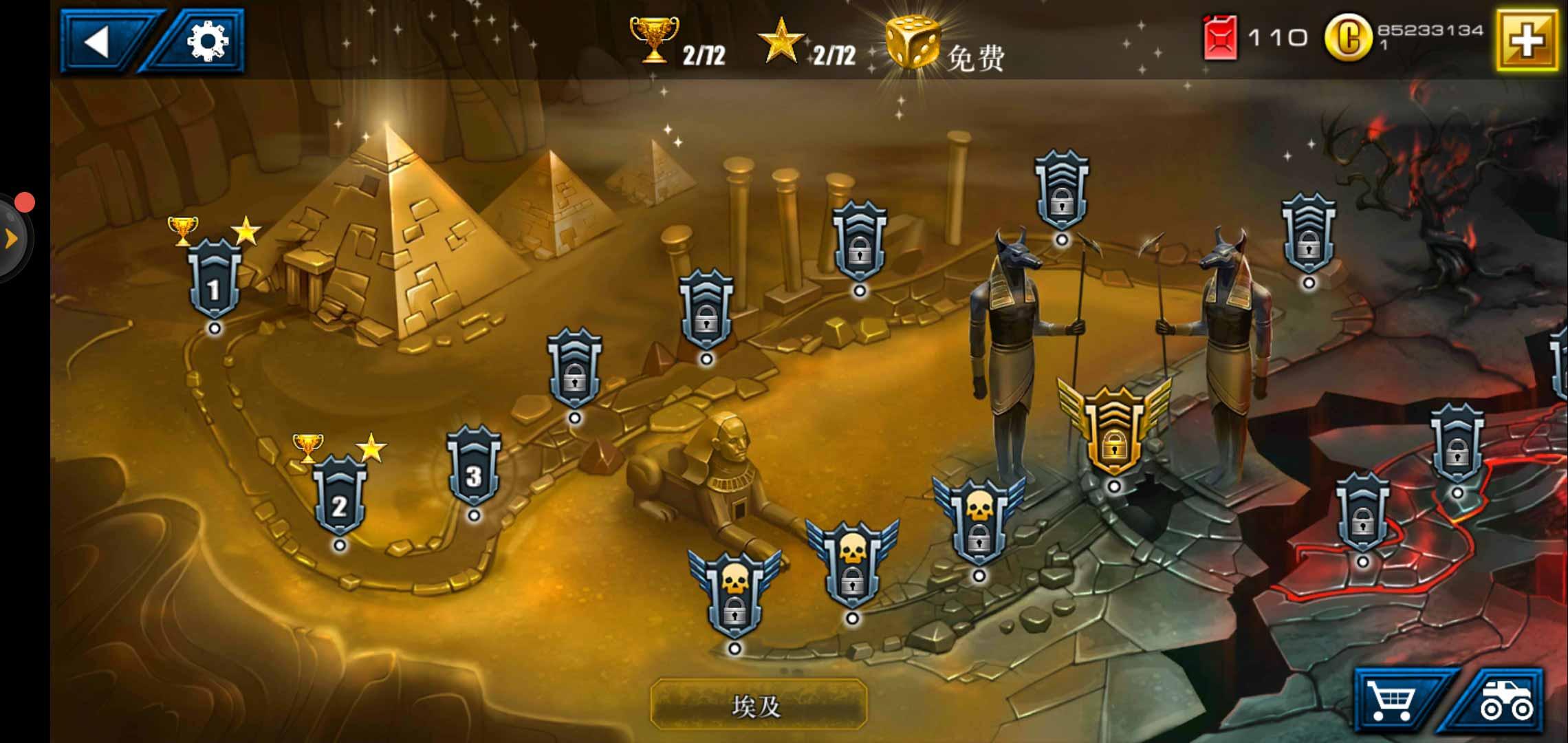
Task: Open the gear settings menu
Action: 207,41
